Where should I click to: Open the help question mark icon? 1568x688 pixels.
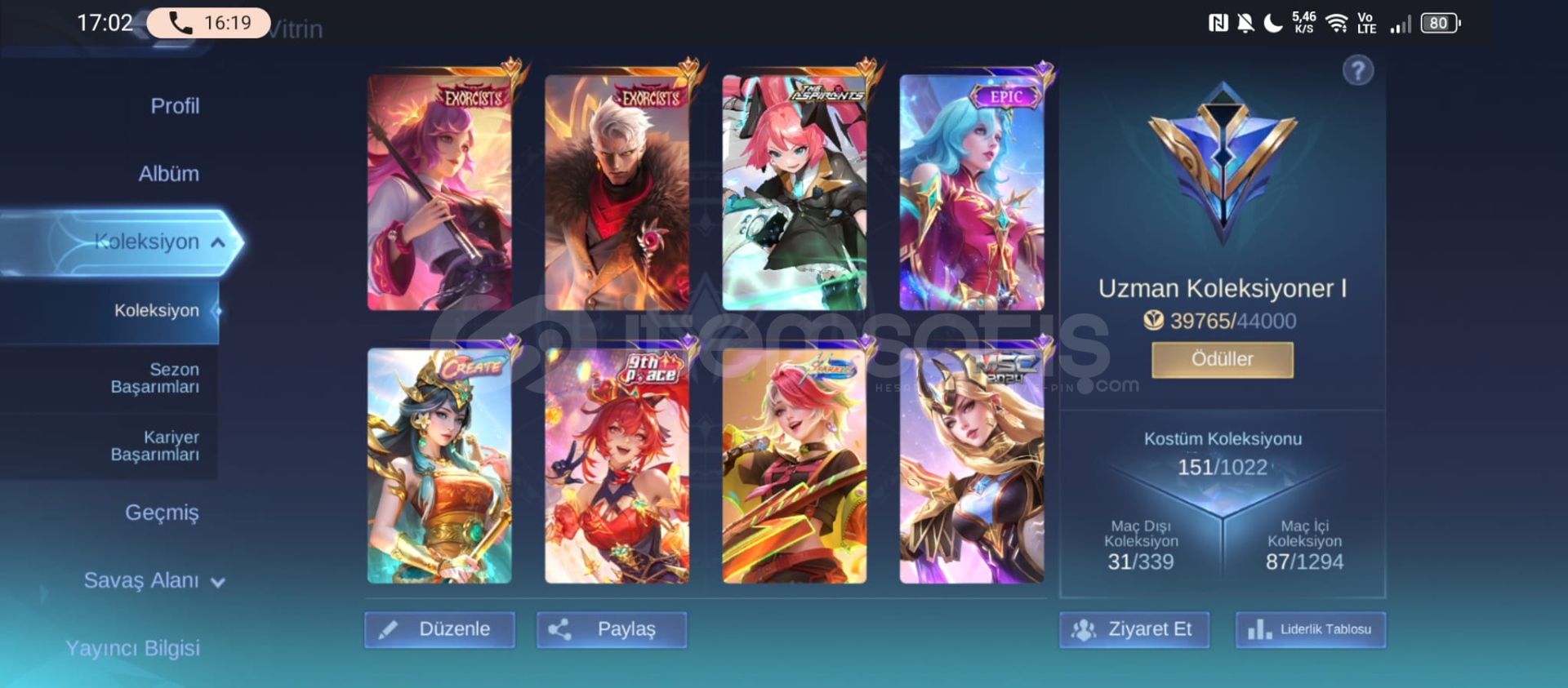(1358, 71)
